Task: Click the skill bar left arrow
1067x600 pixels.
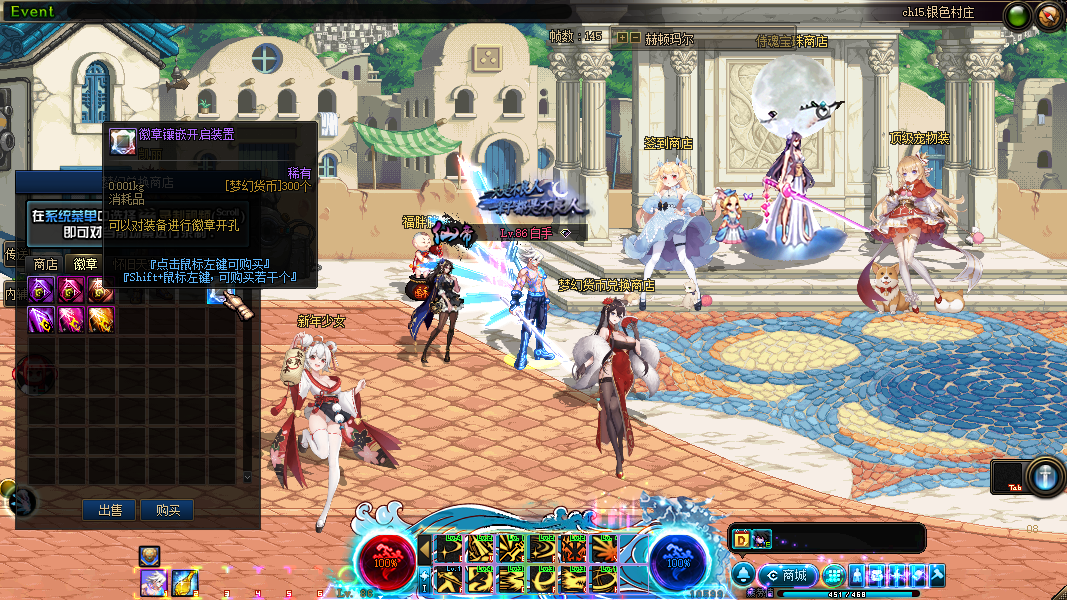Action: pyautogui.click(x=424, y=548)
